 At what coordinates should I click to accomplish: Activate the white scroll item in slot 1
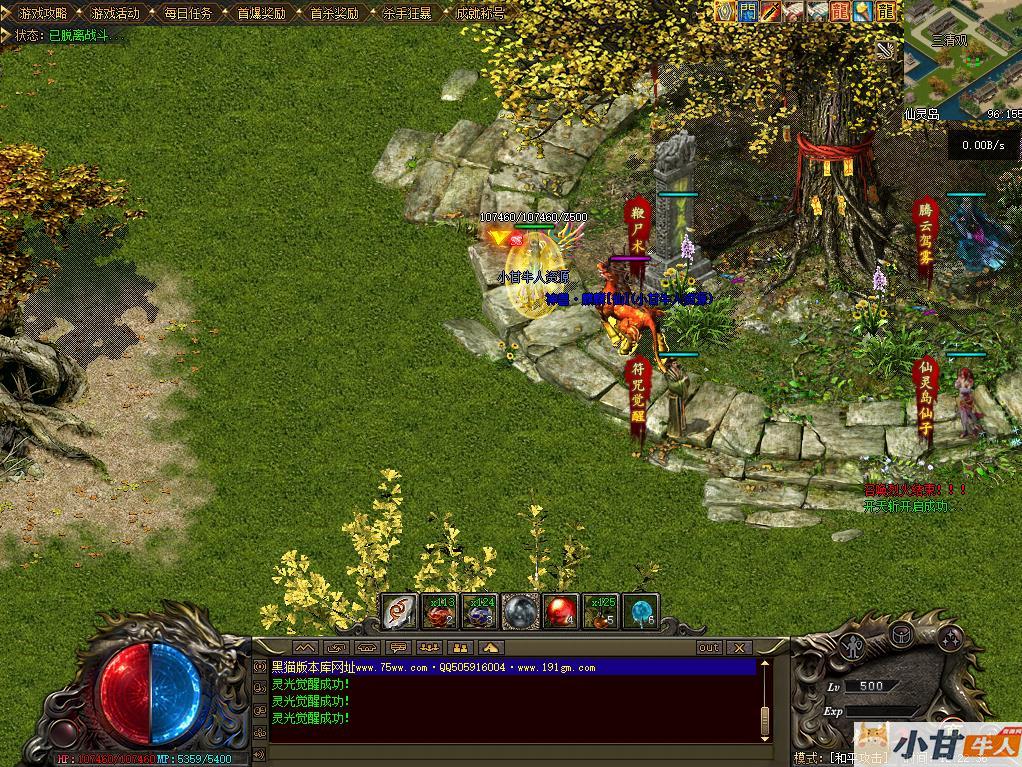[x=400, y=611]
